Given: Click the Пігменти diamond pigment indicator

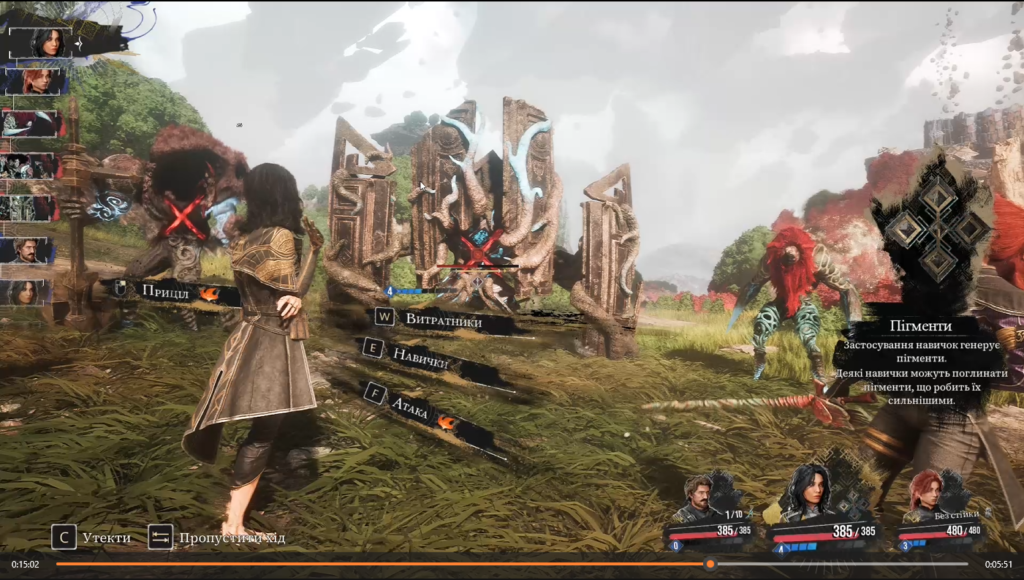Looking at the screenshot, I should (938, 232).
